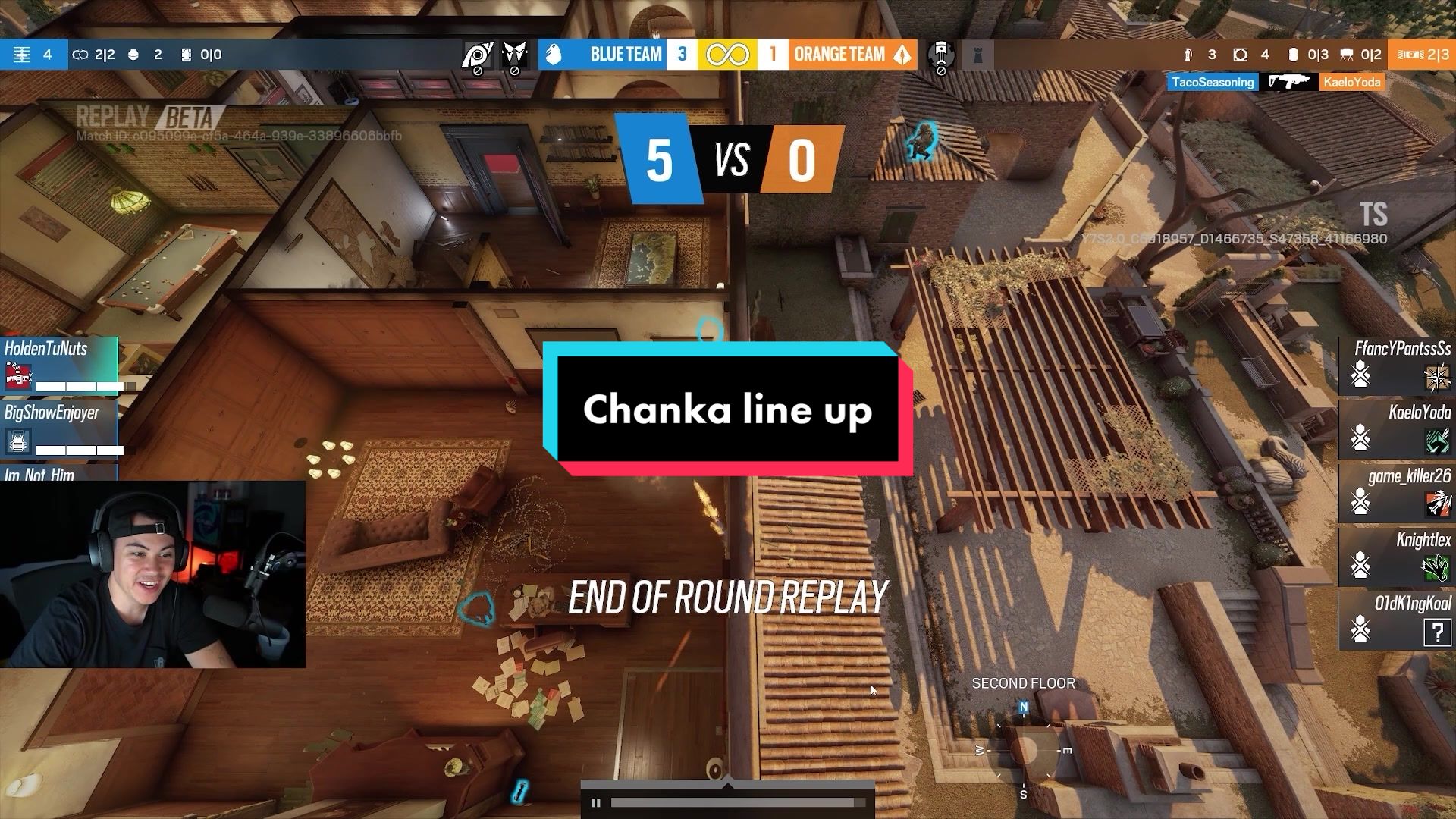Select O1dK1ngKoal player card
This screenshot has height=819, width=1456.
pyautogui.click(x=1396, y=620)
